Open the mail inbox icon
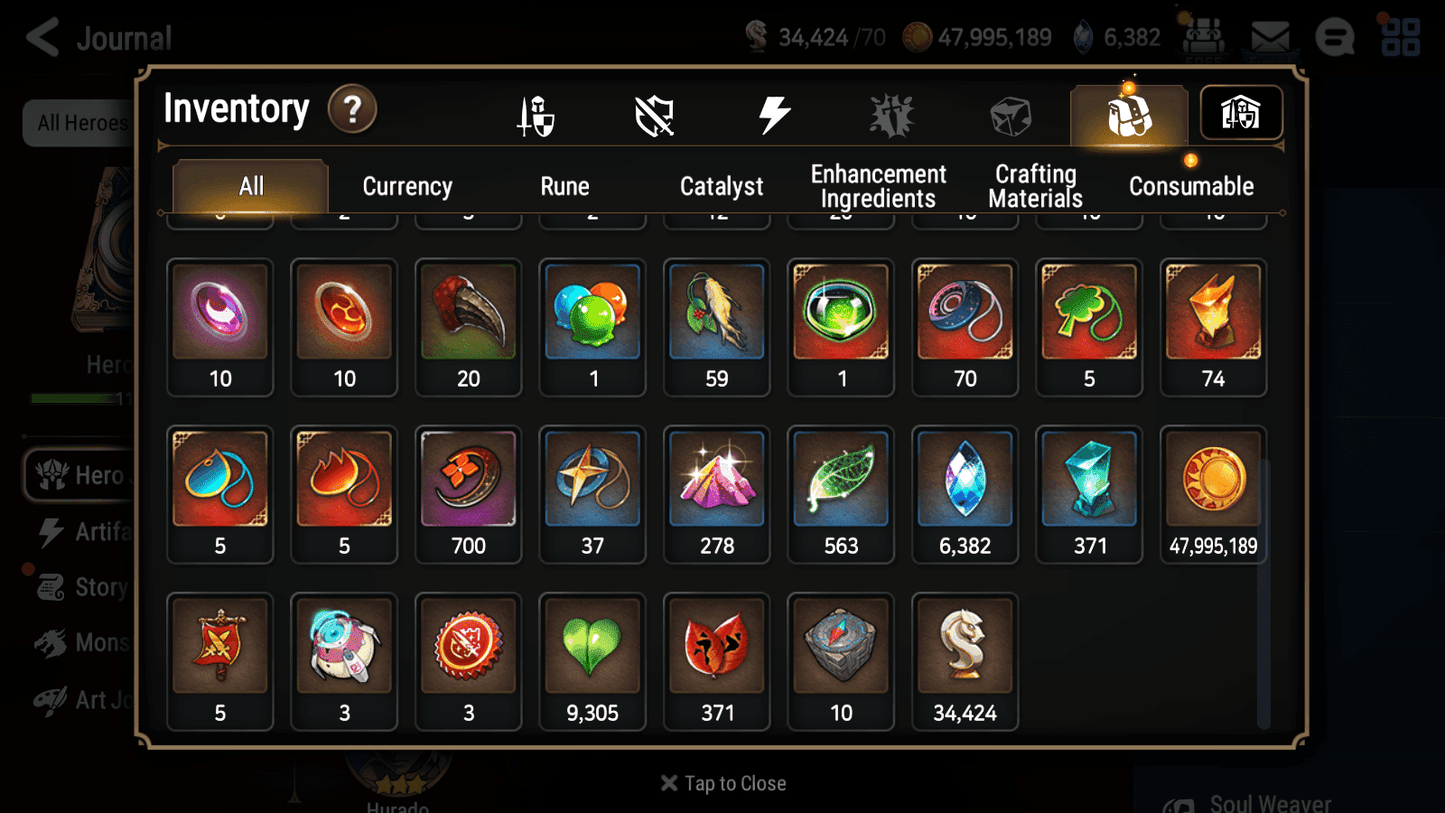1445x813 pixels. click(1269, 37)
